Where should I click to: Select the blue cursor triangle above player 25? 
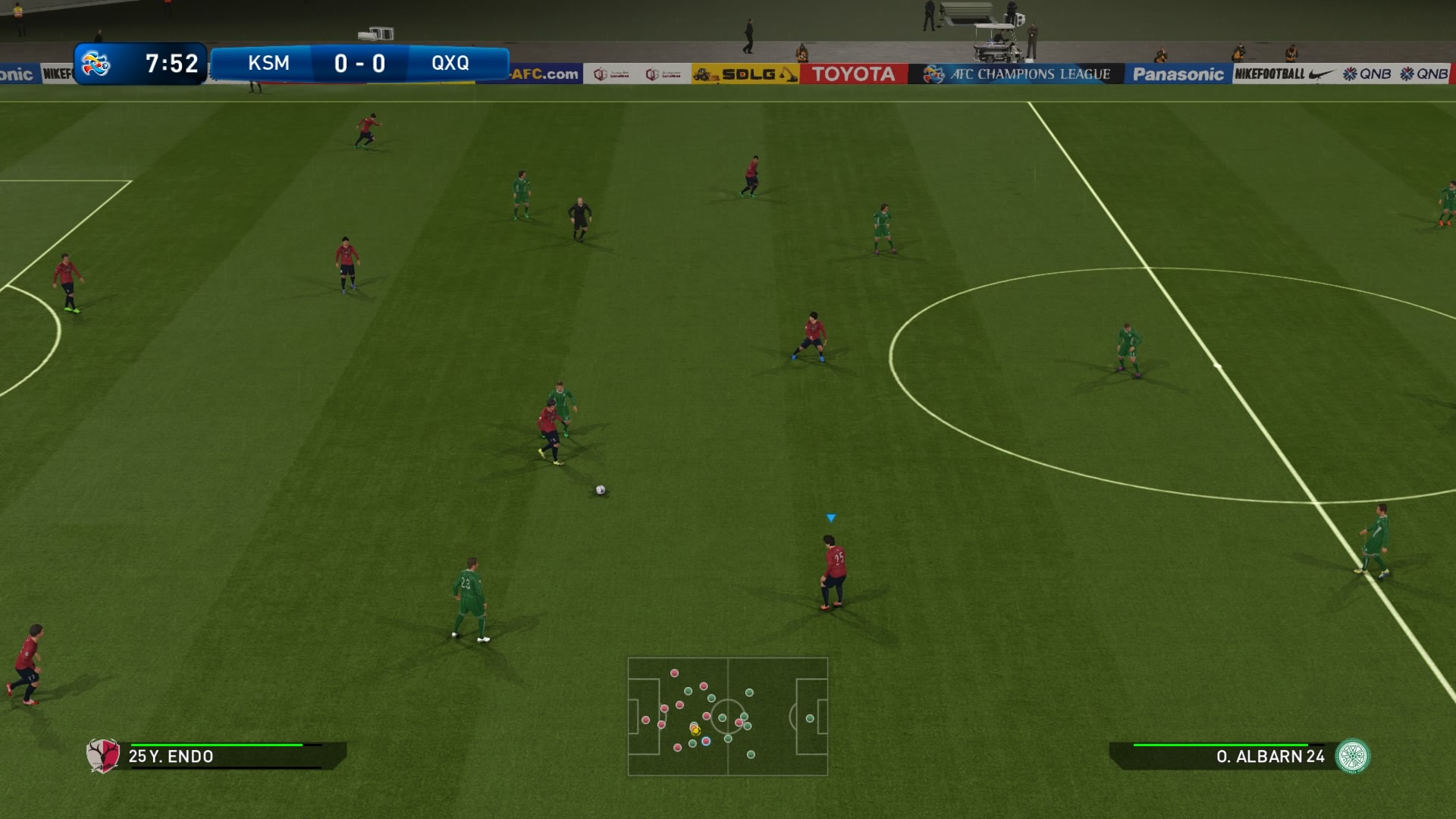[x=831, y=516]
